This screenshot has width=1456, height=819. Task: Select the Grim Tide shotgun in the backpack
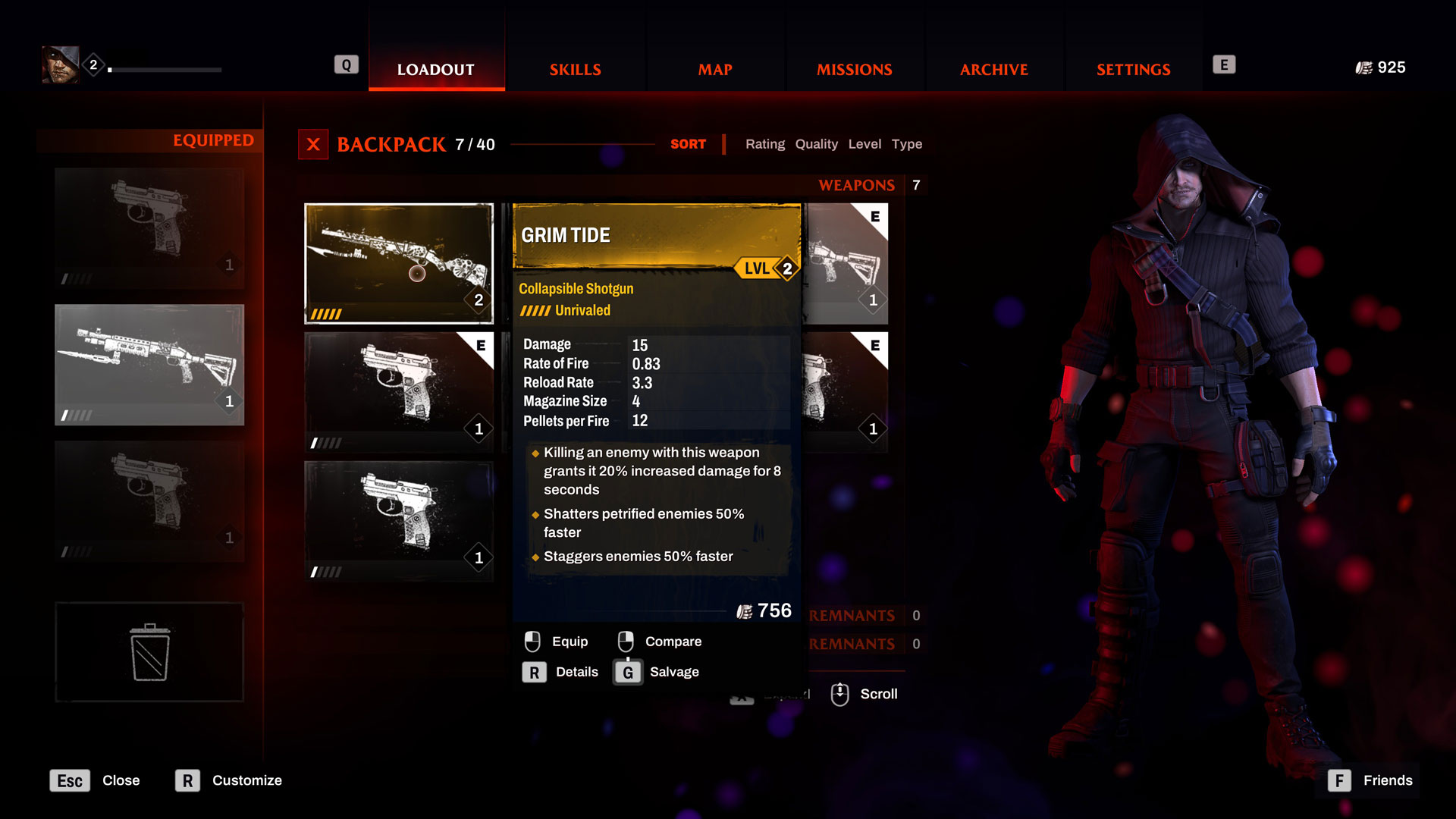coord(399,263)
